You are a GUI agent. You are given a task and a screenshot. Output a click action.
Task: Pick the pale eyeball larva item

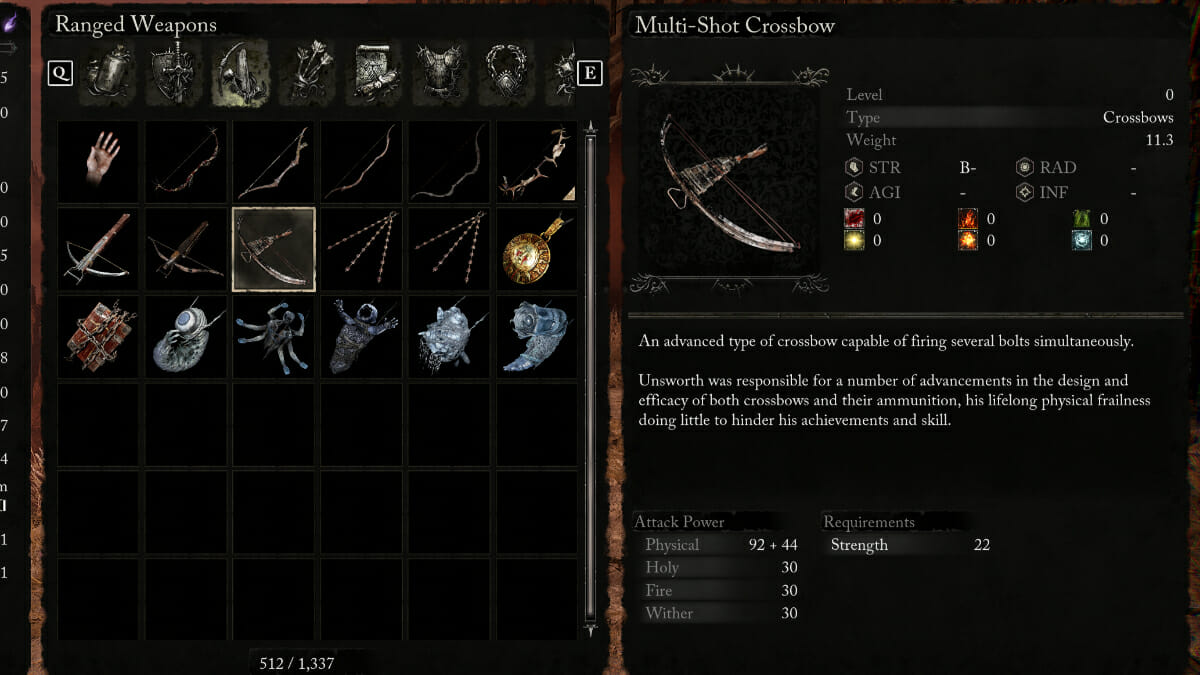[186, 338]
